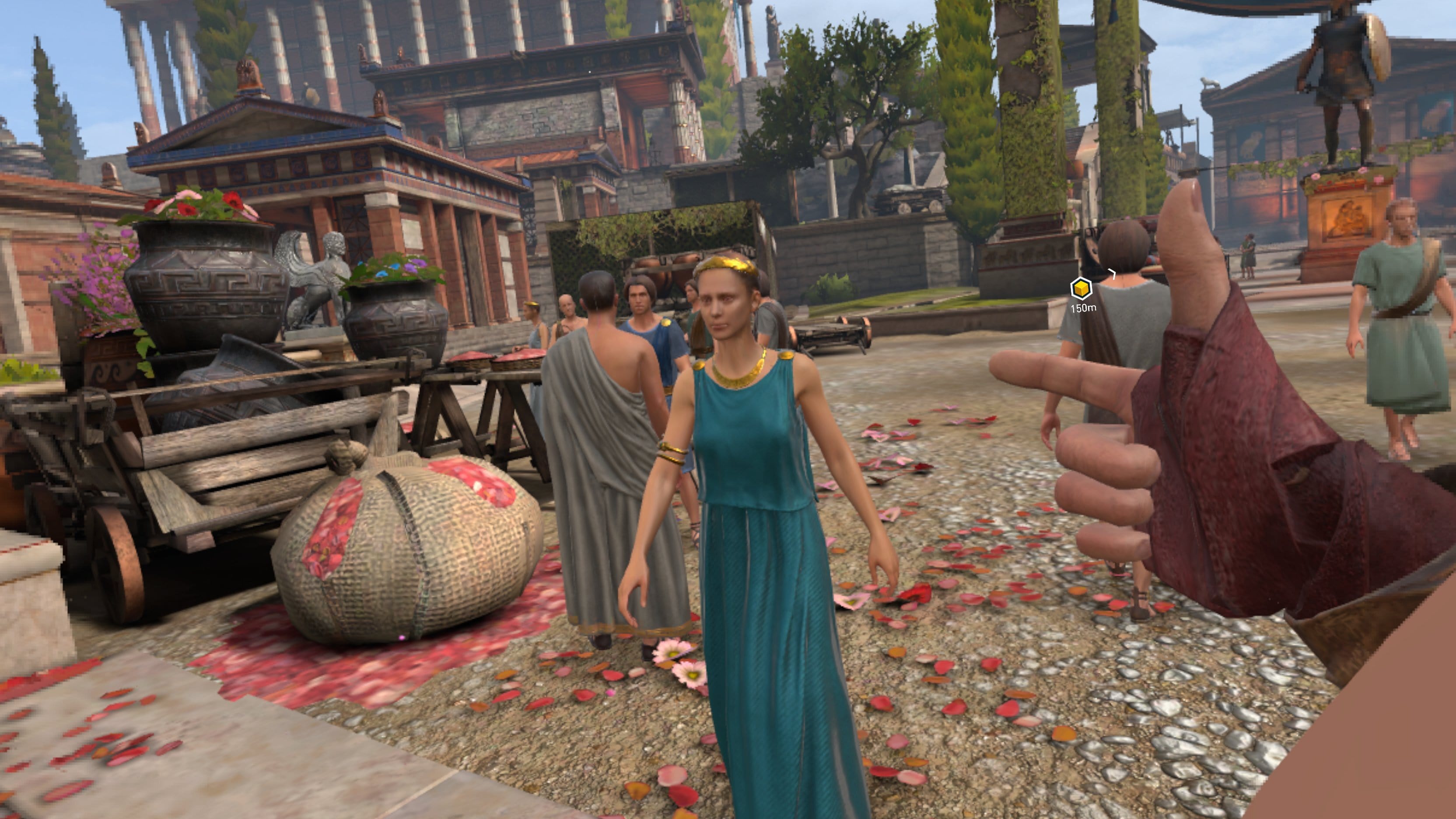
Task: Select the yellow objective marker showing 150m
Action: 1081,289
